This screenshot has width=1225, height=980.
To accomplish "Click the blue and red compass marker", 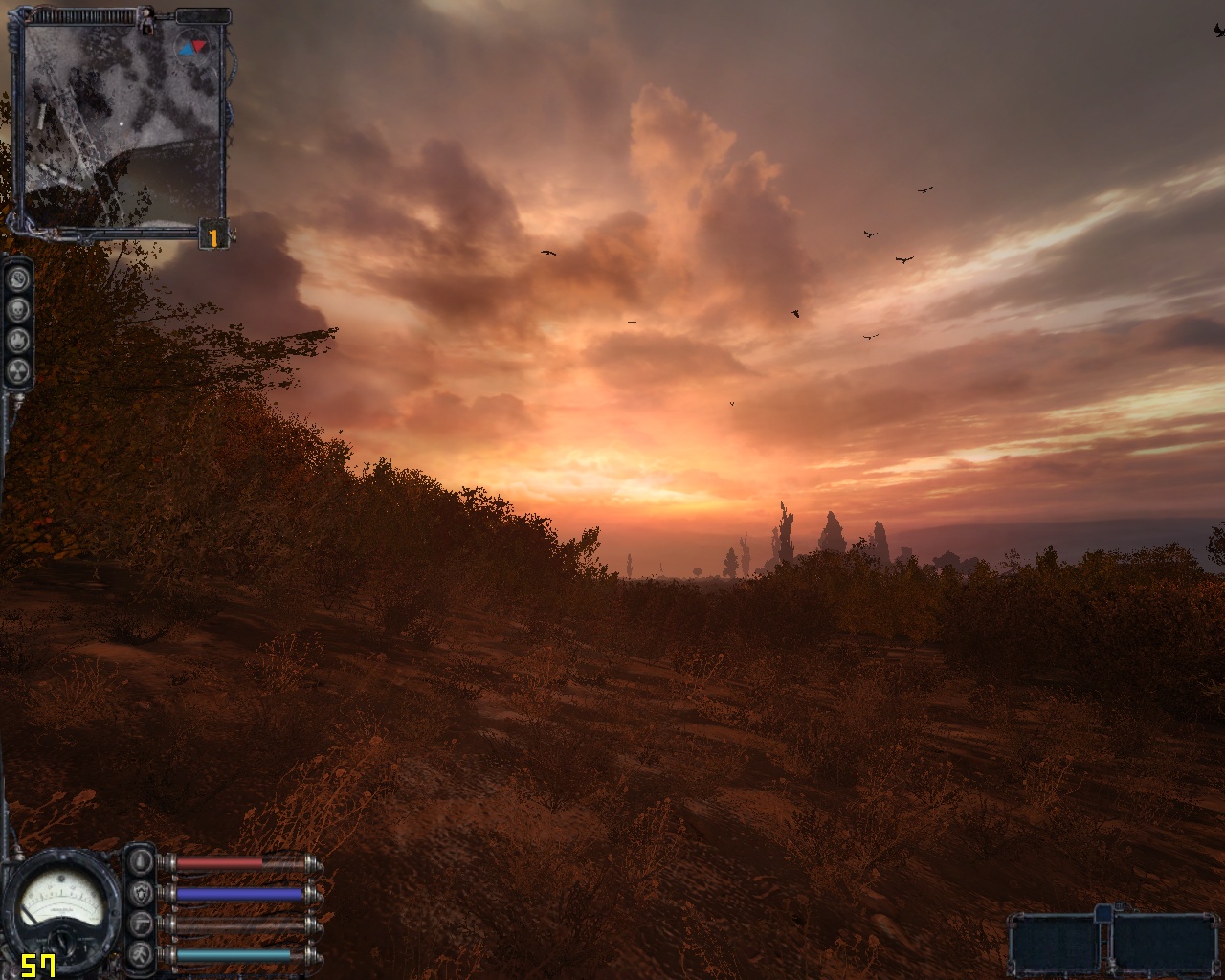I will pos(192,45).
